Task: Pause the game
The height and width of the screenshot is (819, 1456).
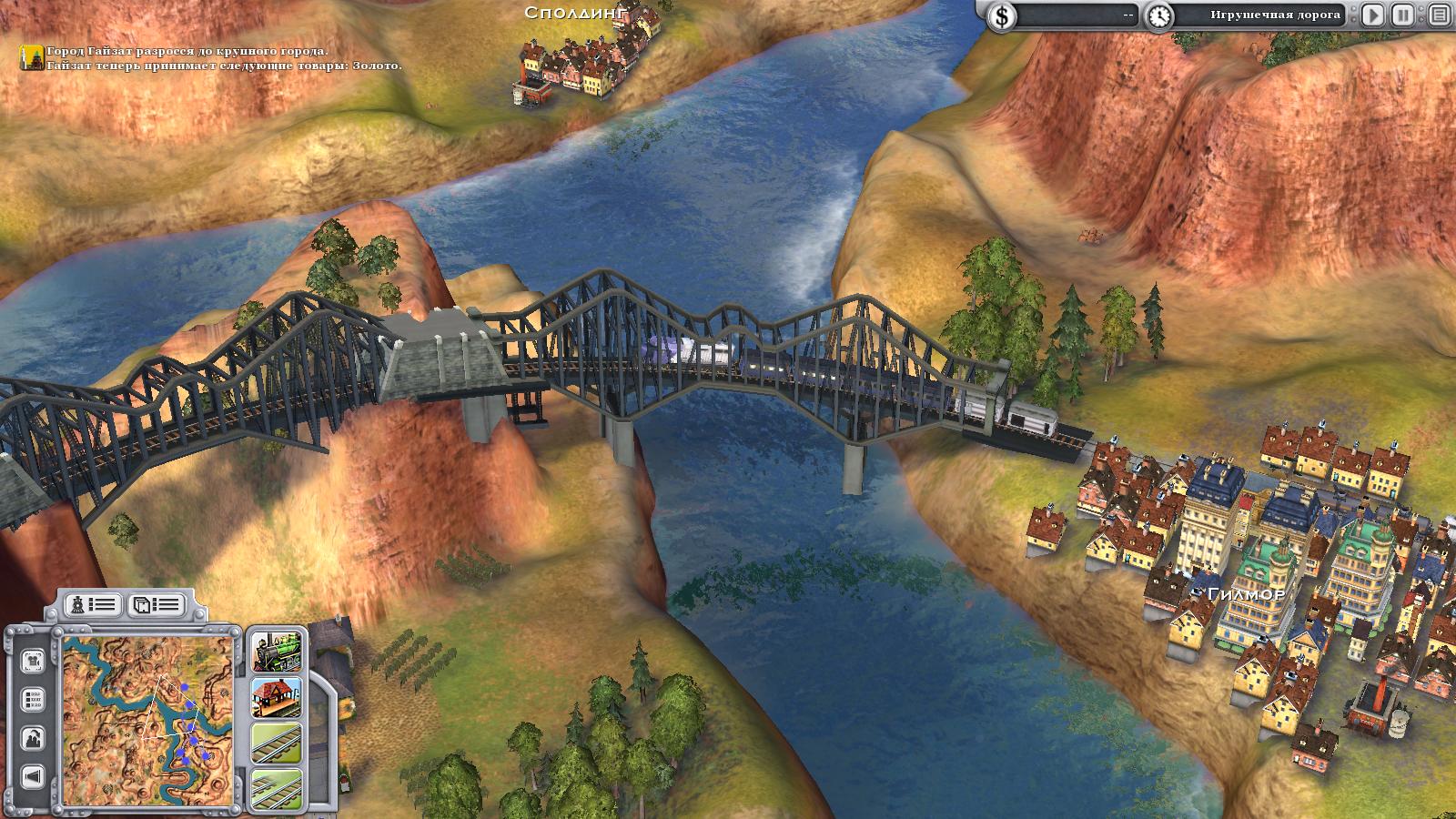Action: click(1404, 15)
